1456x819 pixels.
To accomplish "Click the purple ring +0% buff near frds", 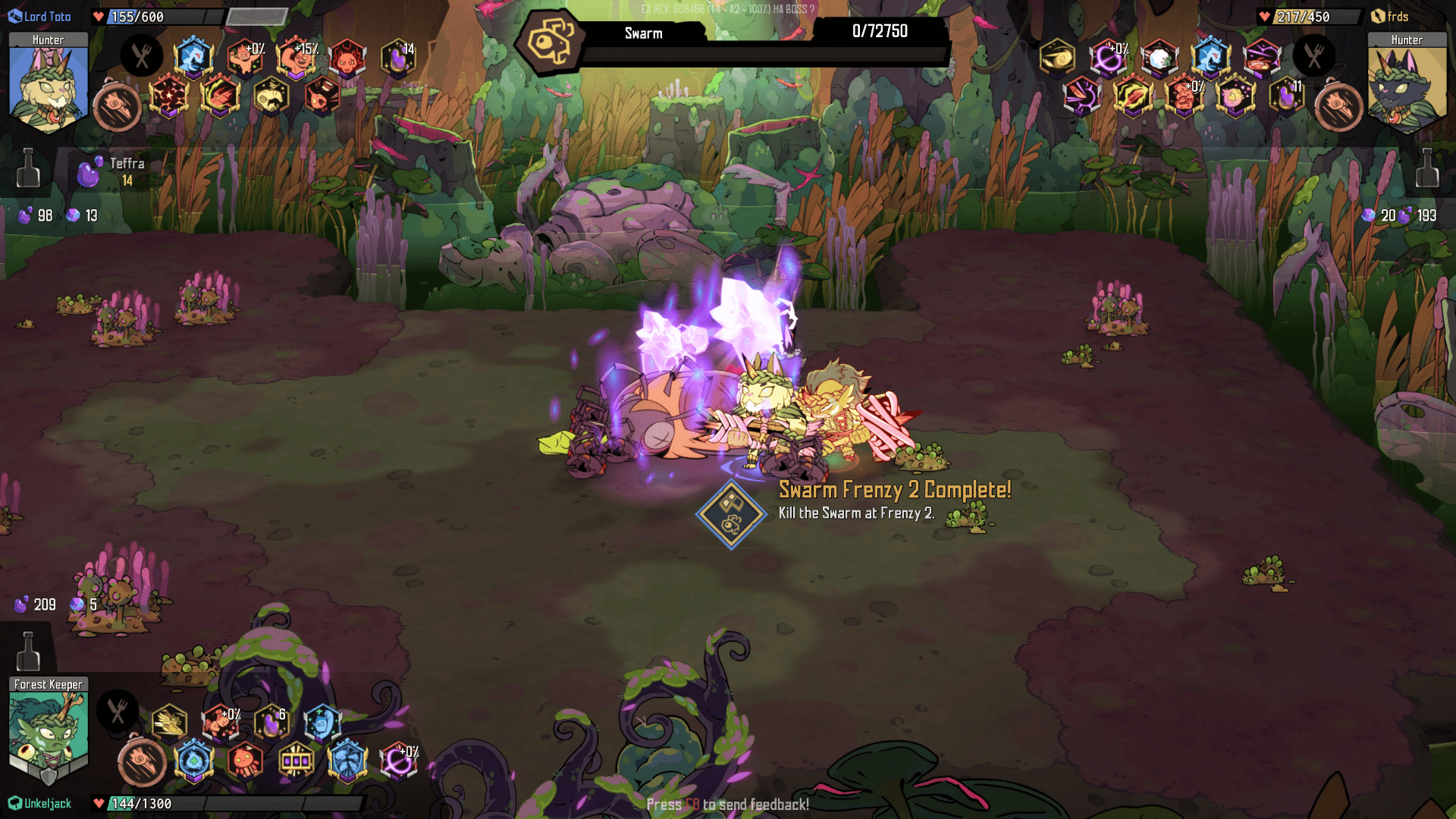I will [1108, 57].
